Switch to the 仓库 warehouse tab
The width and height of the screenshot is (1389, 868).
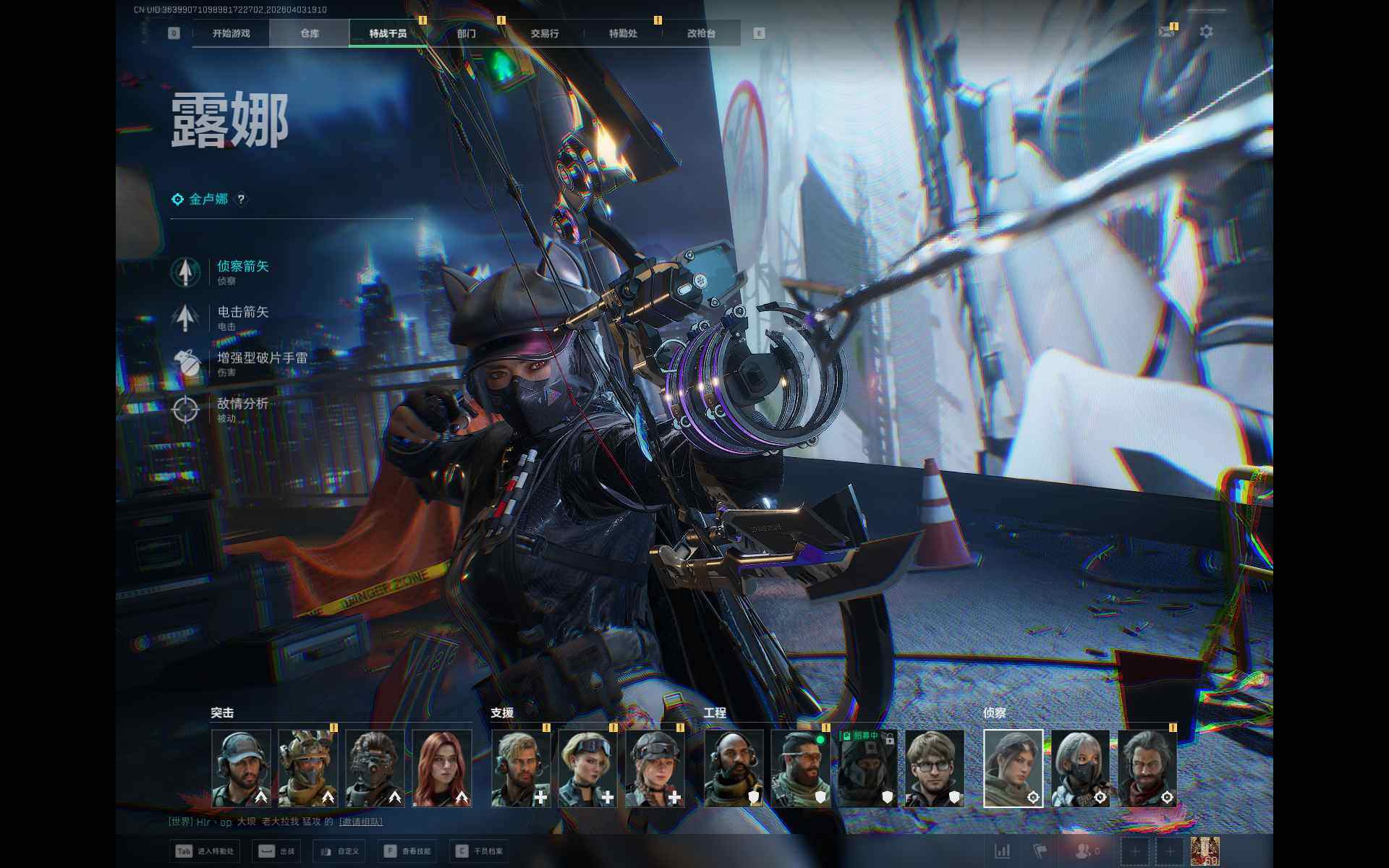310,33
